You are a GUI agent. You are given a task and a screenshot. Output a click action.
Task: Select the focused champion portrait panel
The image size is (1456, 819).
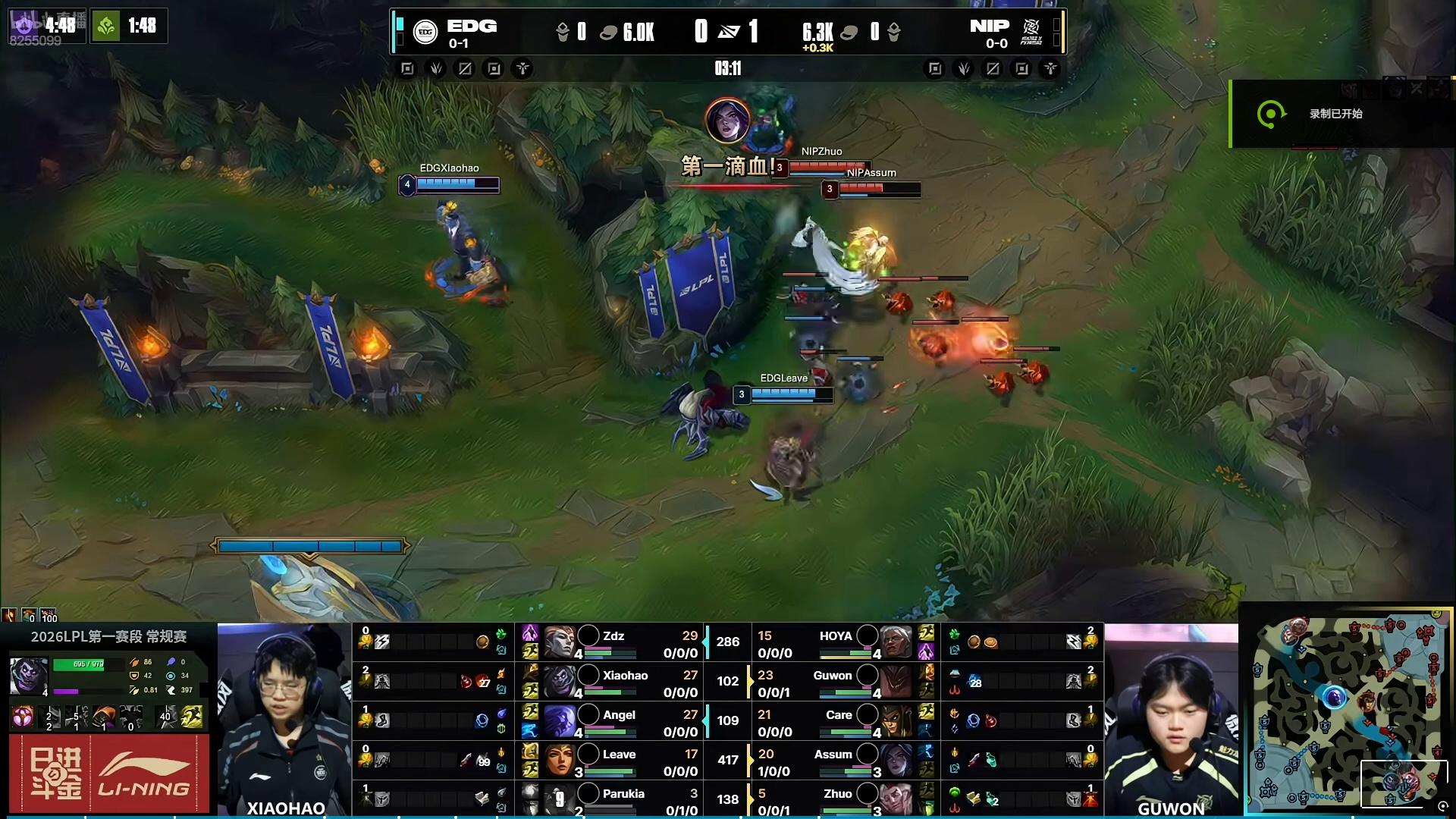[x=29, y=675]
